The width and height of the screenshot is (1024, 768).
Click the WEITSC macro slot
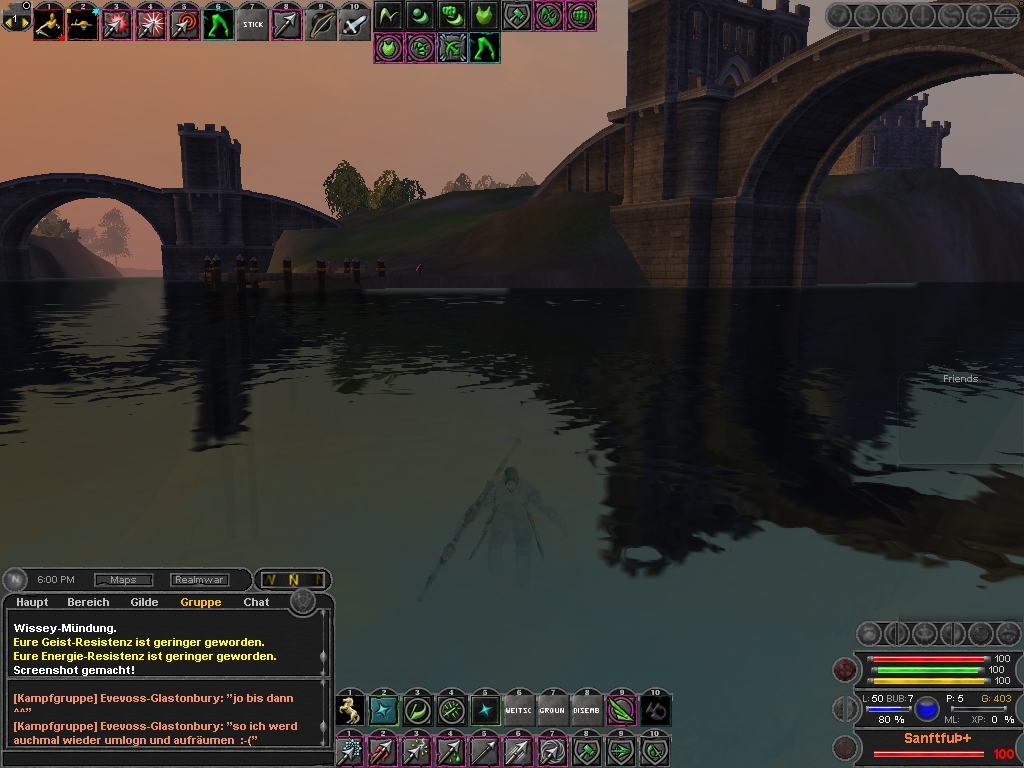(519, 710)
